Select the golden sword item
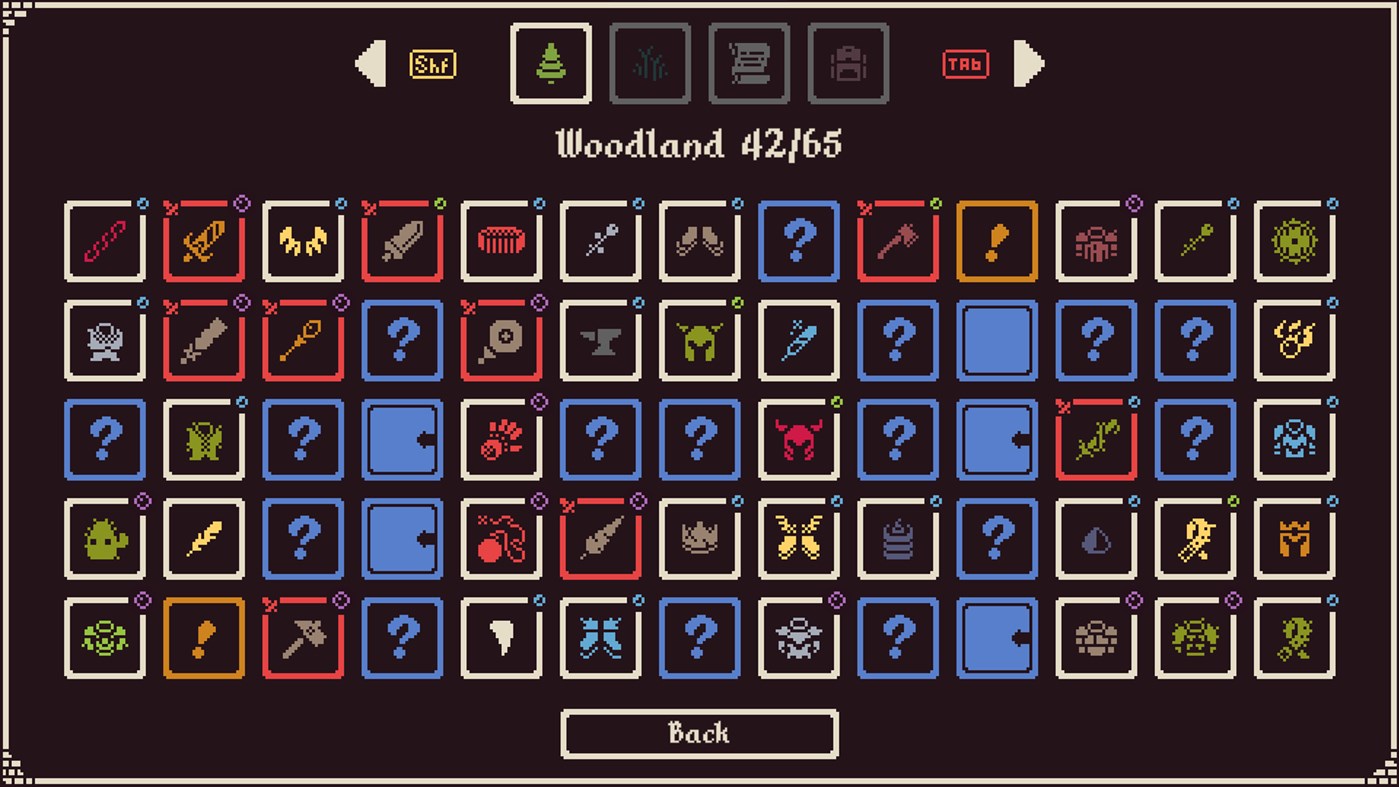This screenshot has height=787, width=1399. 203,240
